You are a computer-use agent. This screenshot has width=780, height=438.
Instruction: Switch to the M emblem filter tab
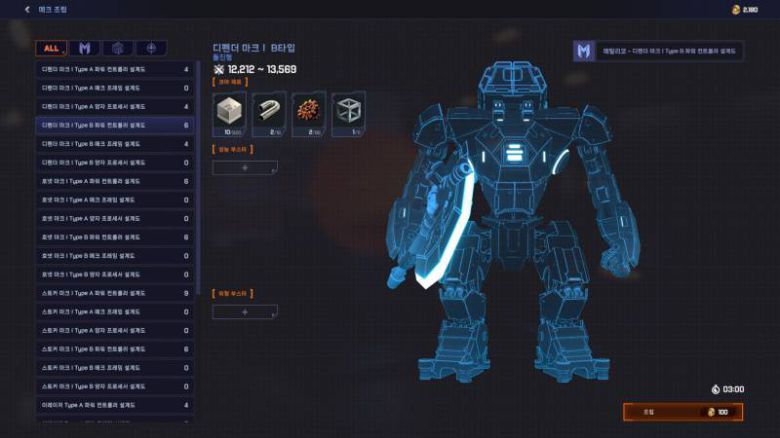[84, 48]
